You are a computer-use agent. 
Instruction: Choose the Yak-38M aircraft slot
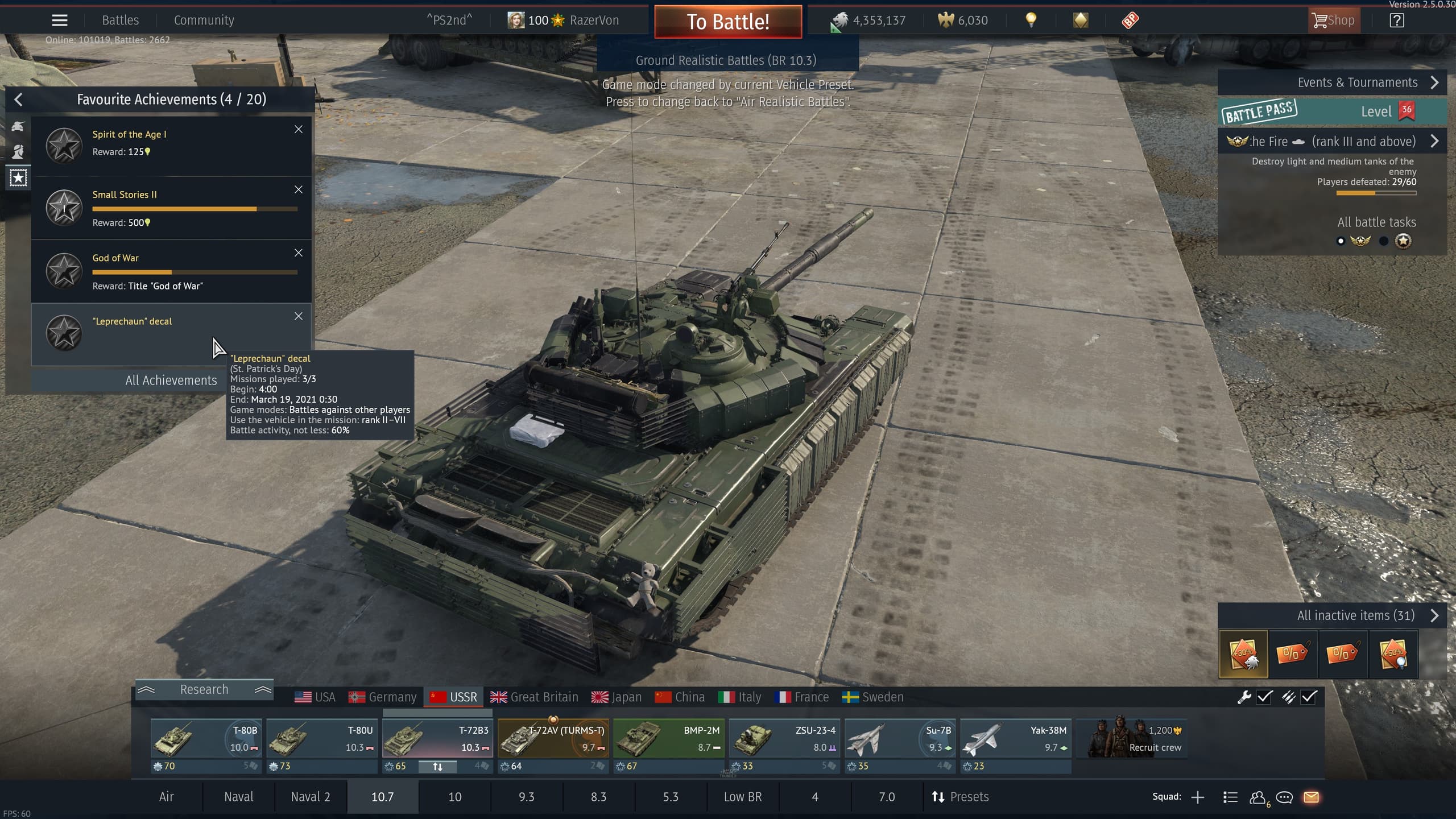[x=1015, y=738]
